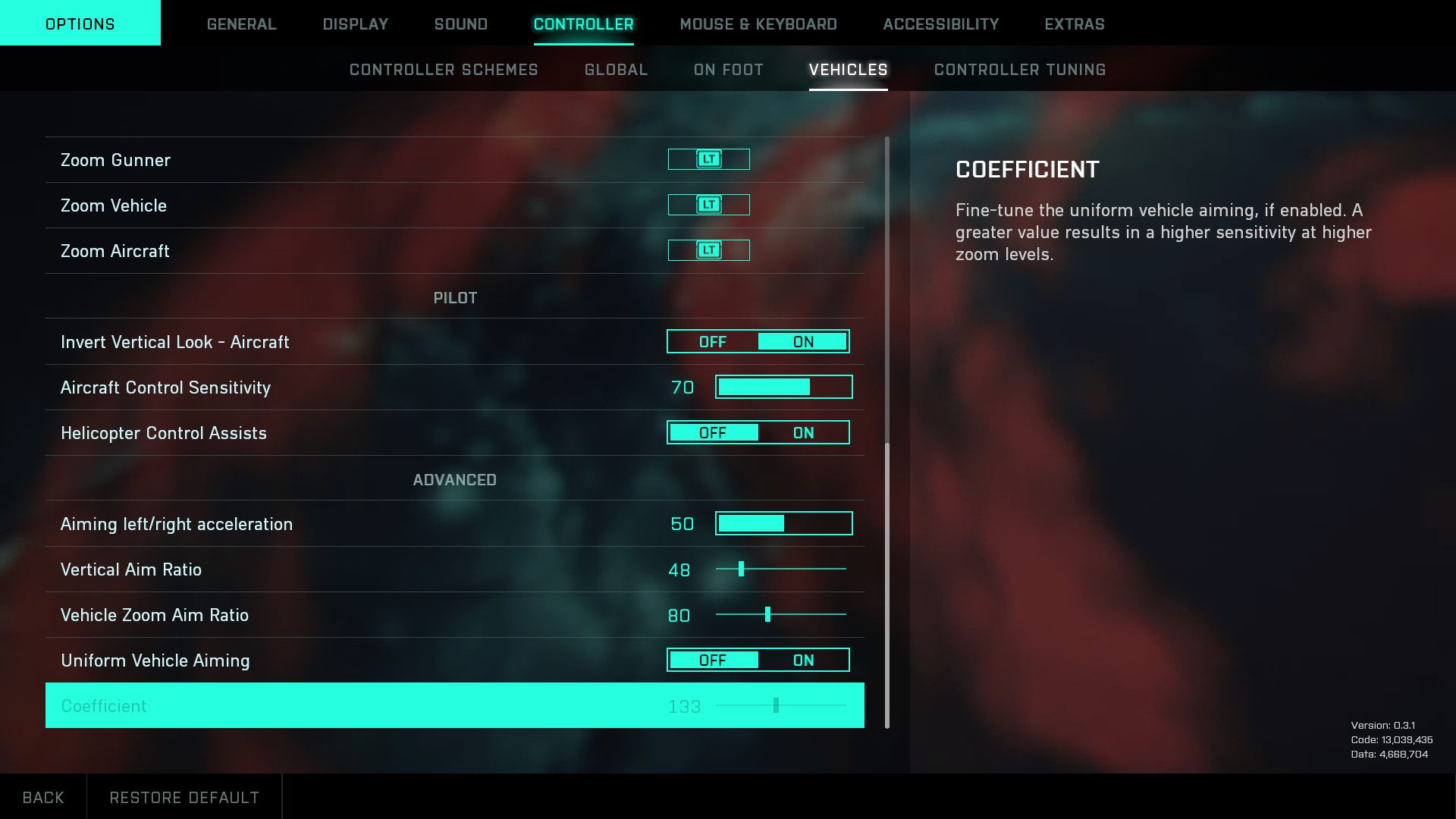Change the Zoom Aircraft binding
The width and height of the screenshot is (1456, 819).
[708, 250]
